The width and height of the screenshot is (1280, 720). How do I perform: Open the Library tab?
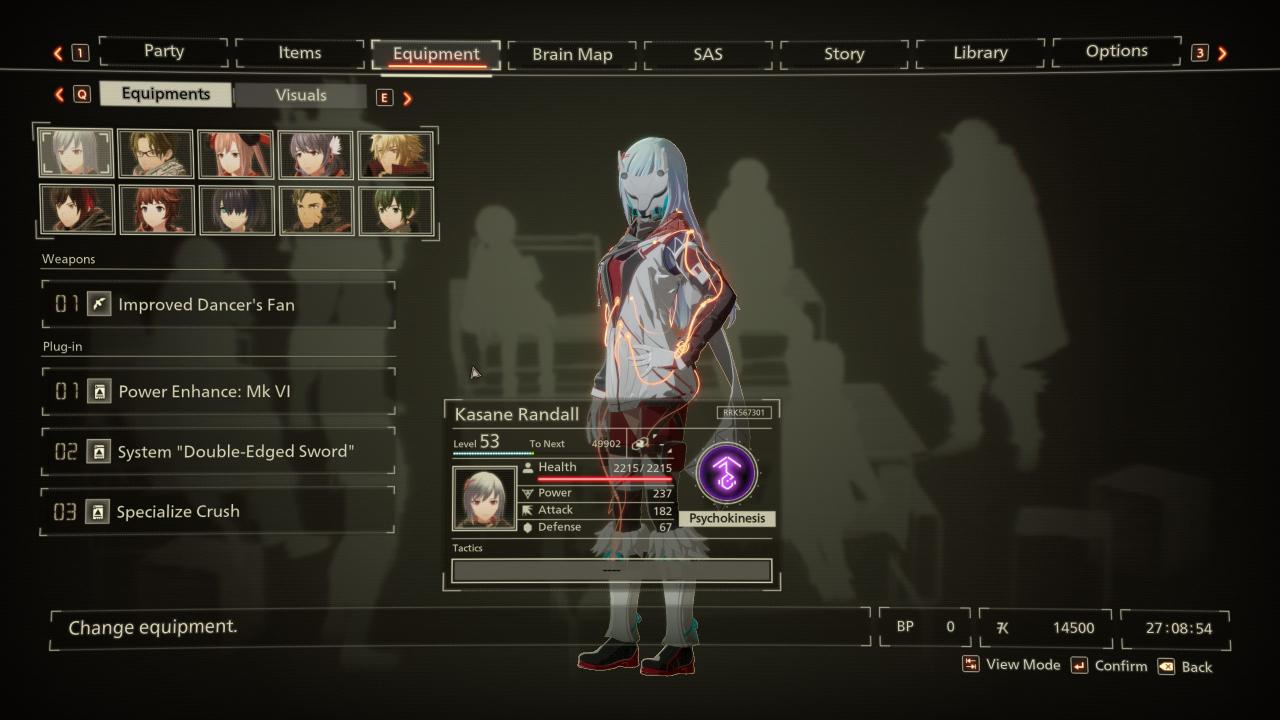coord(980,53)
